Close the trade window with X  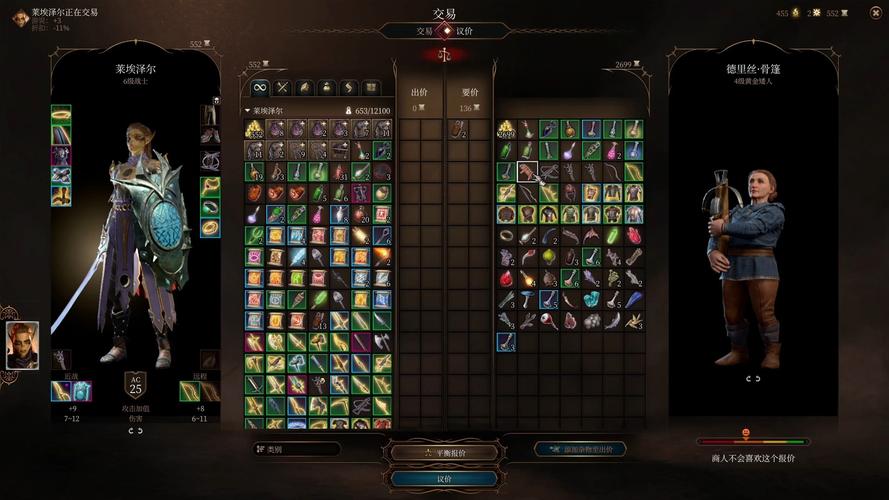[x=872, y=13]
